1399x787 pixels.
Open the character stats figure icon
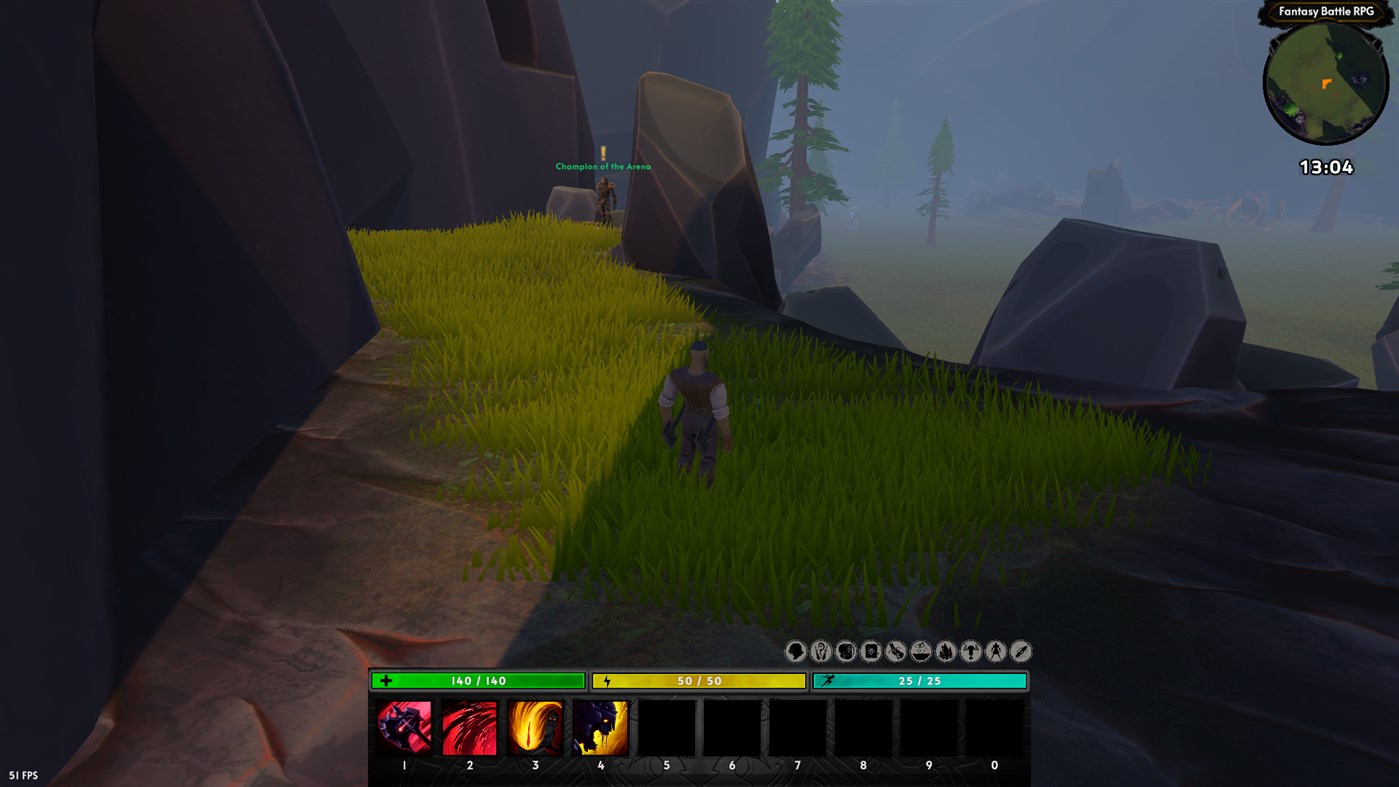point(995,650)
